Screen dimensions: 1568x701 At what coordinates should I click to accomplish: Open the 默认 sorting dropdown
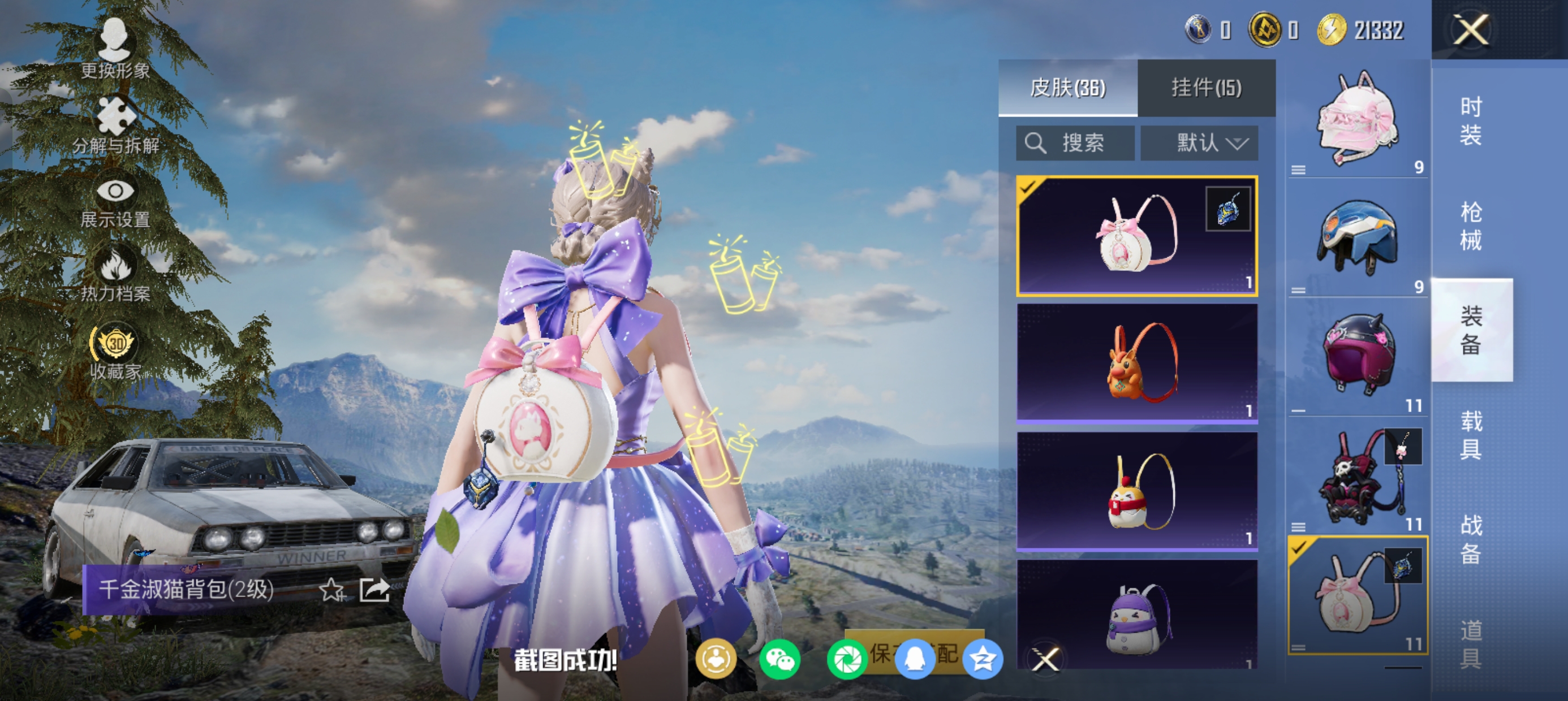1199,144
